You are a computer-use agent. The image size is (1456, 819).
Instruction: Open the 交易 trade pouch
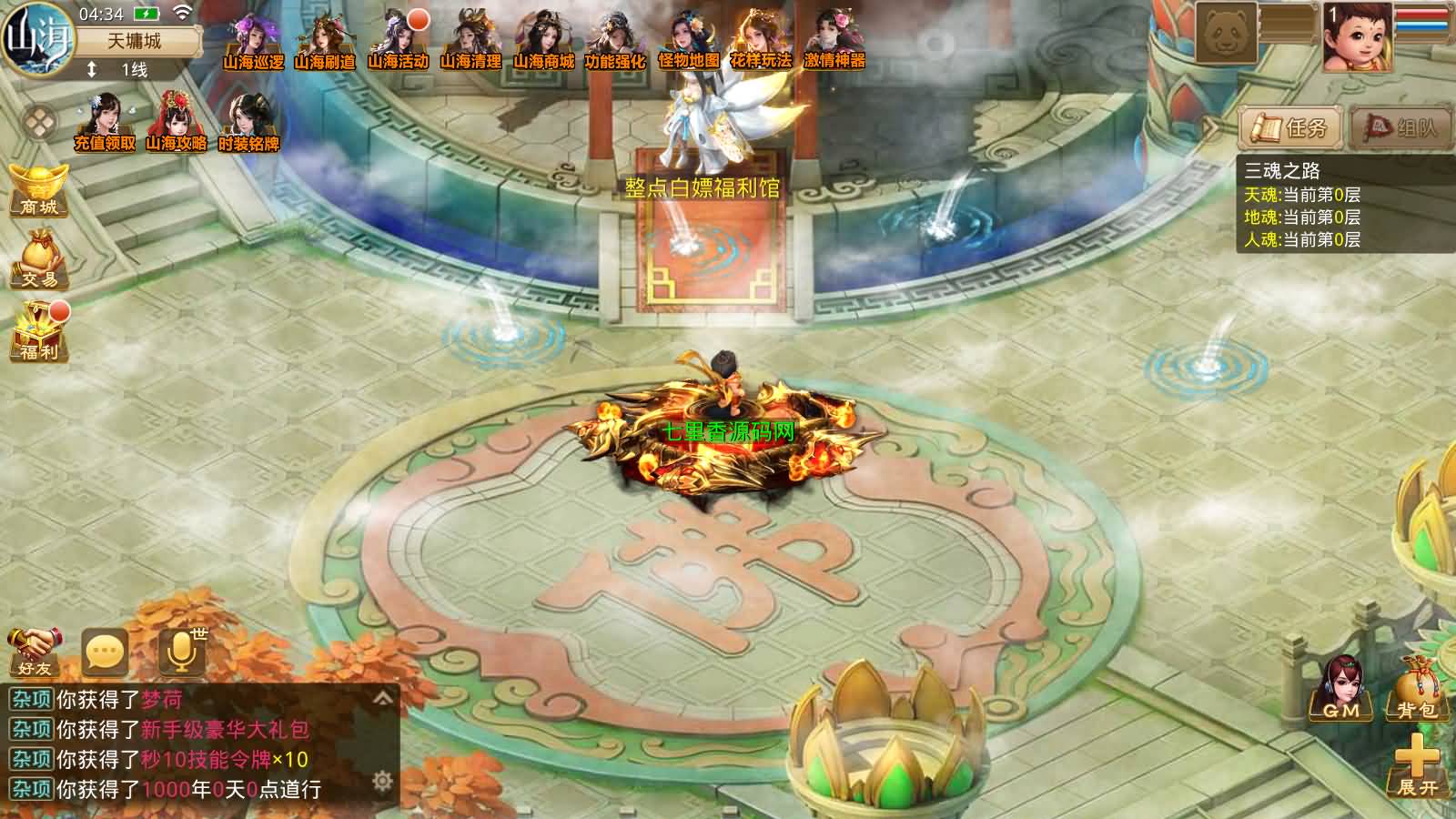click(x=39, y=261)
